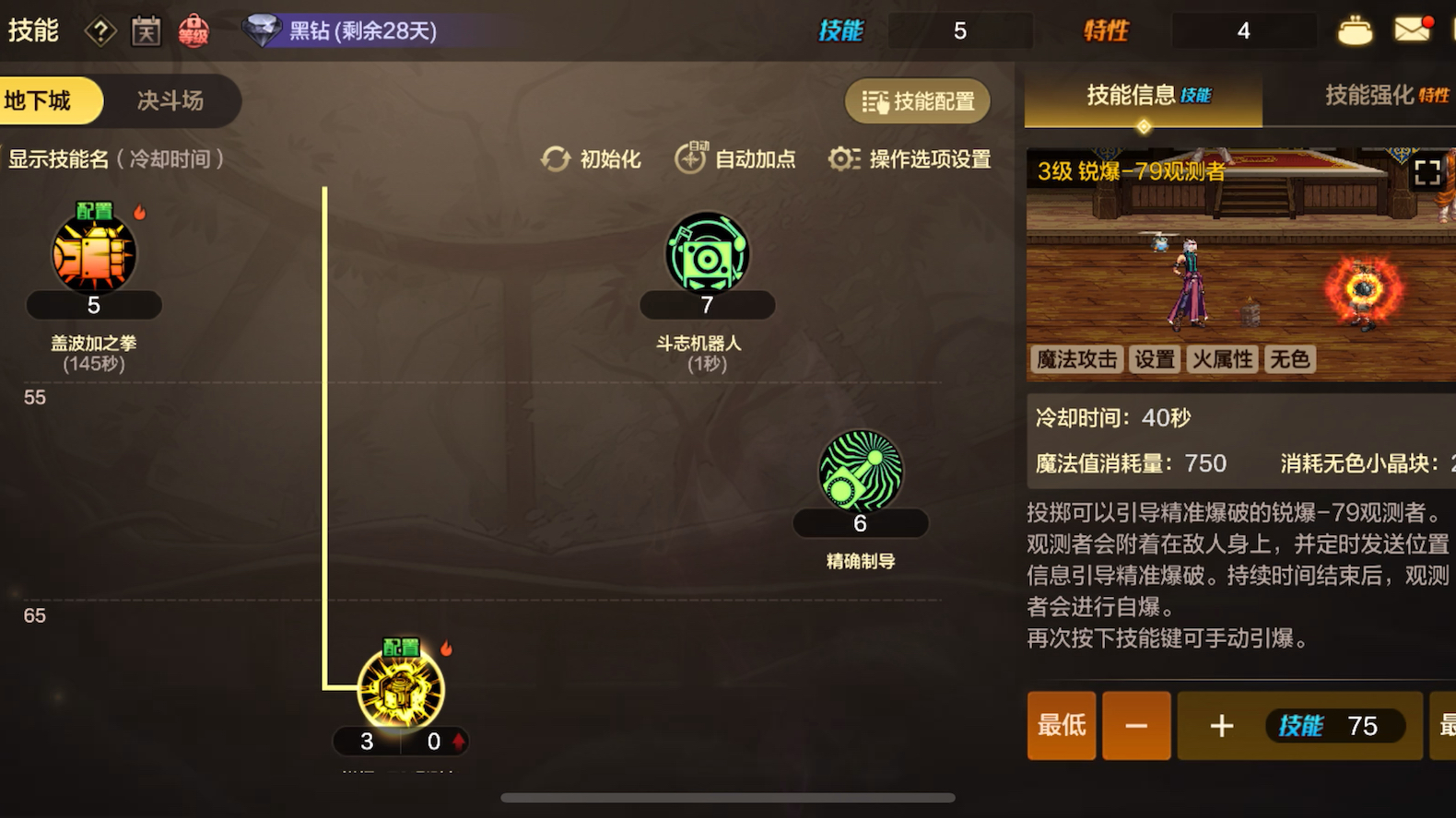The width and height of the screenshot is (1456, 818).
Task: Decrease skill level with minus button
Action: pos(1136,726)
